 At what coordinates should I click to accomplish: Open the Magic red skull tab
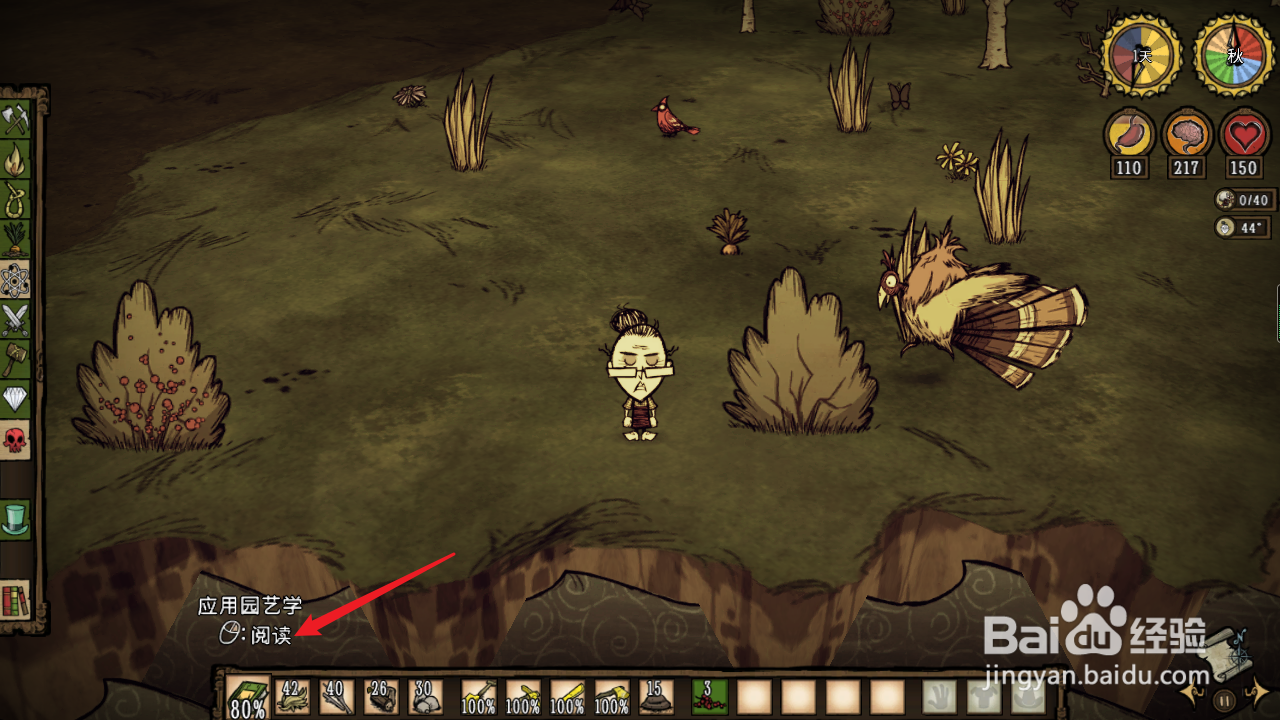pos(16,440)
